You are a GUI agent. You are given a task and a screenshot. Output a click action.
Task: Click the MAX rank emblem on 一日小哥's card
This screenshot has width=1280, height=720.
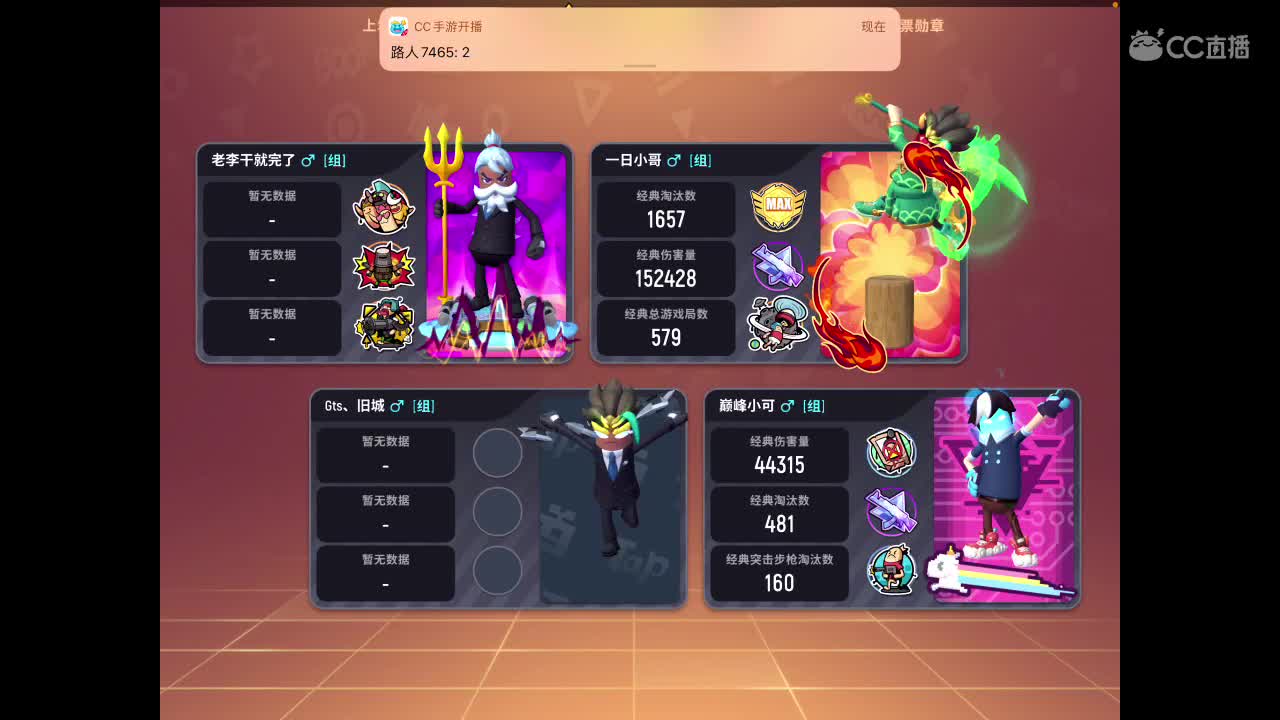778,209
